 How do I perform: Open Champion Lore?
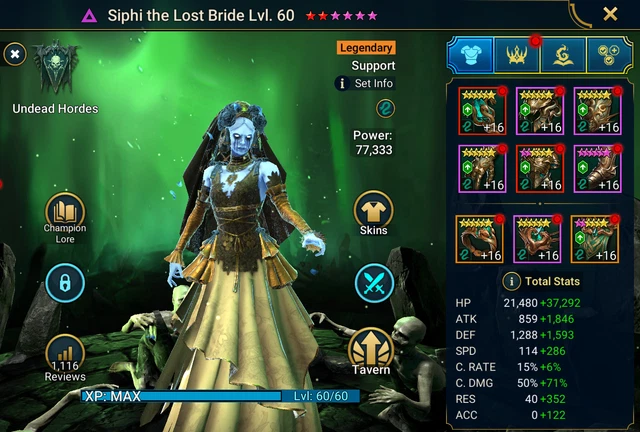click(x=64, y=211)
